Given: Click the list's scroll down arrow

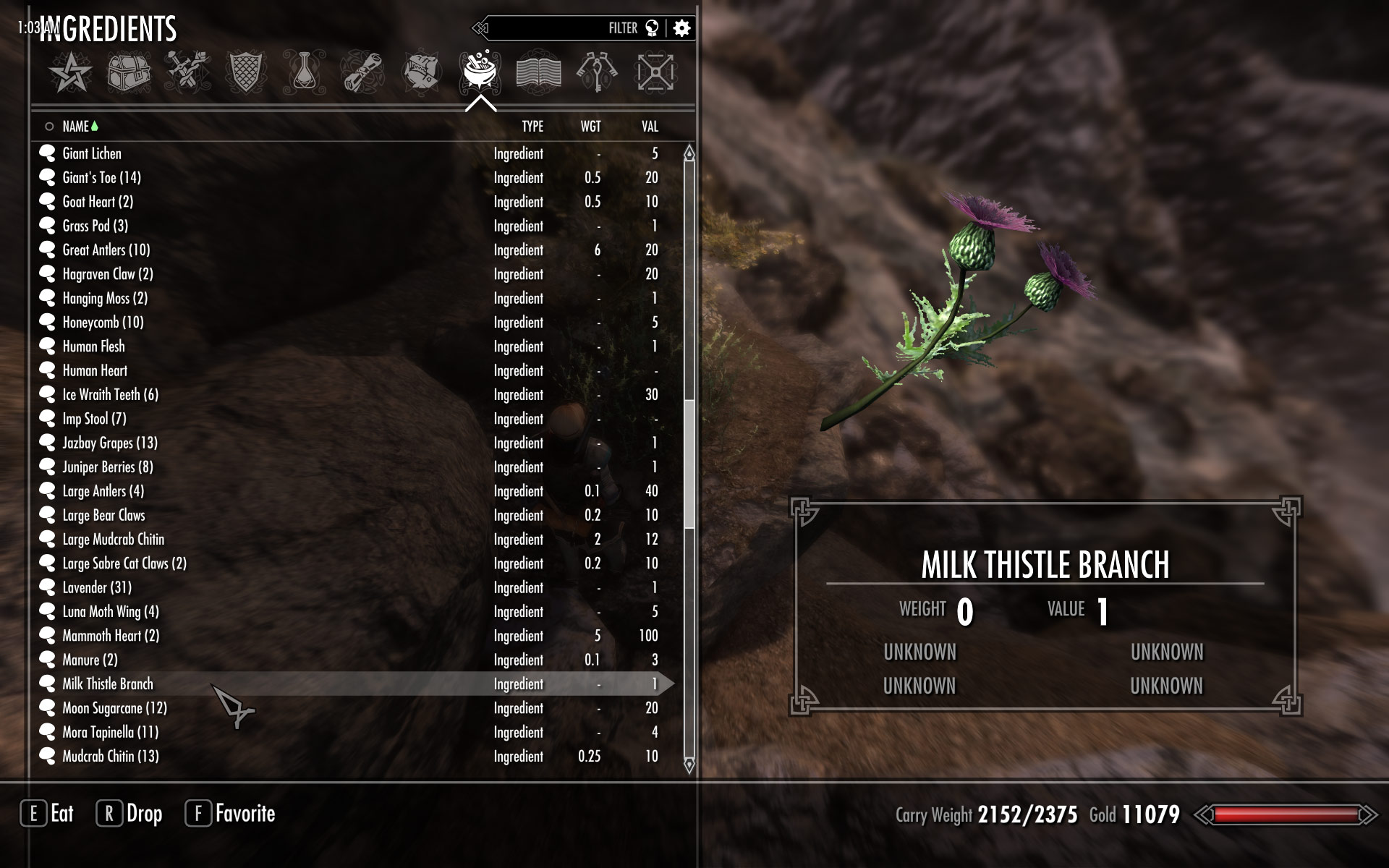Looking at the screenshot, I should pyautogui.click(x=689, y=765).
